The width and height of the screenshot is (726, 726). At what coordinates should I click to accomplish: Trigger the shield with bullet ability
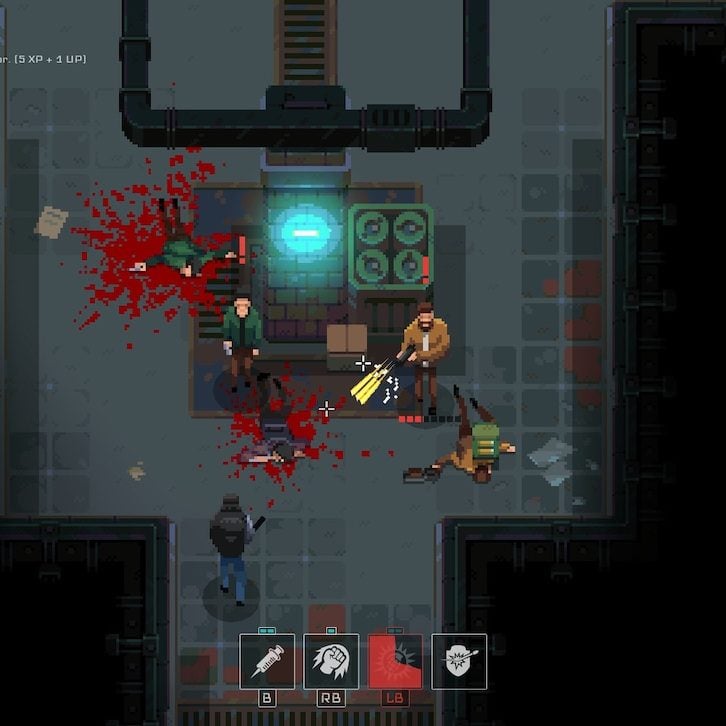click(x=459, y=661)
